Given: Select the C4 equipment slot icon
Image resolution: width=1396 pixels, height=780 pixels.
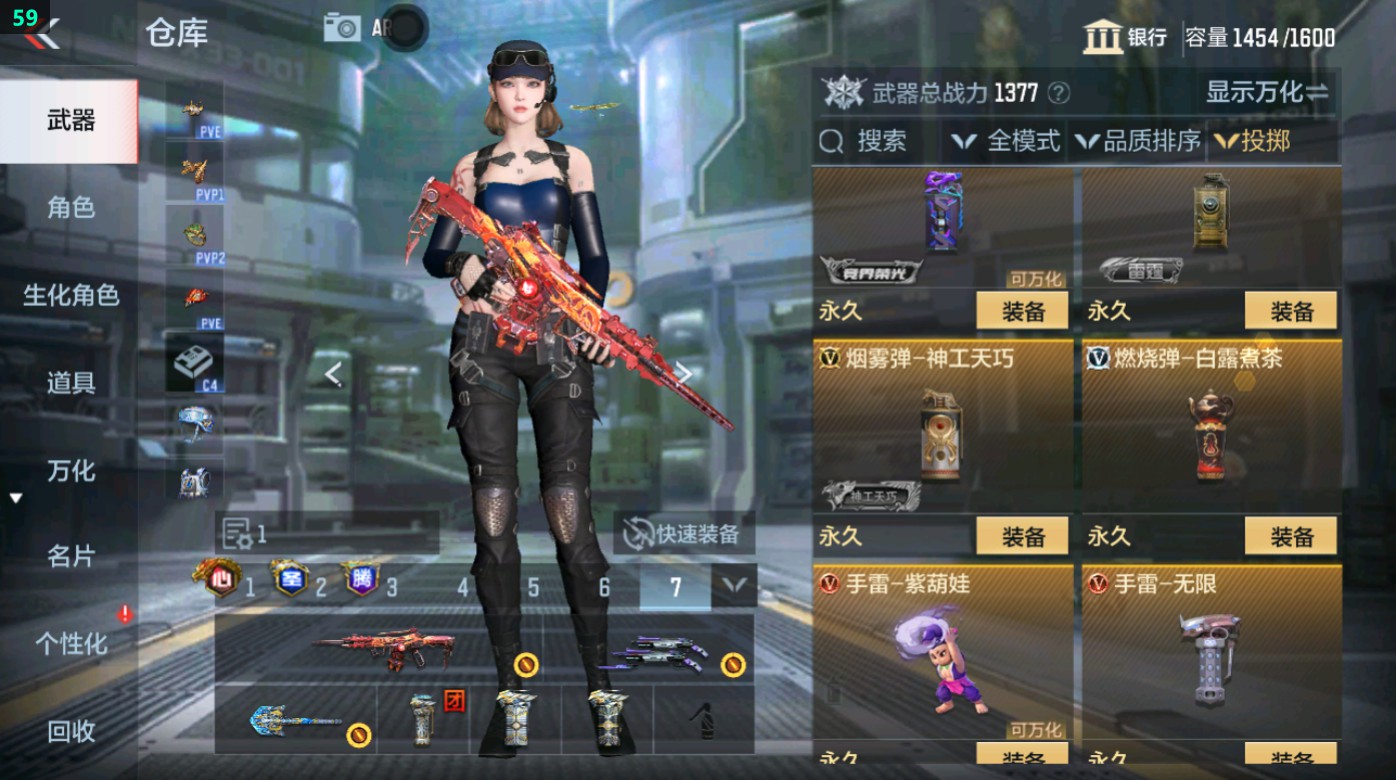Looking at the screenshot, I should (196, 363).
